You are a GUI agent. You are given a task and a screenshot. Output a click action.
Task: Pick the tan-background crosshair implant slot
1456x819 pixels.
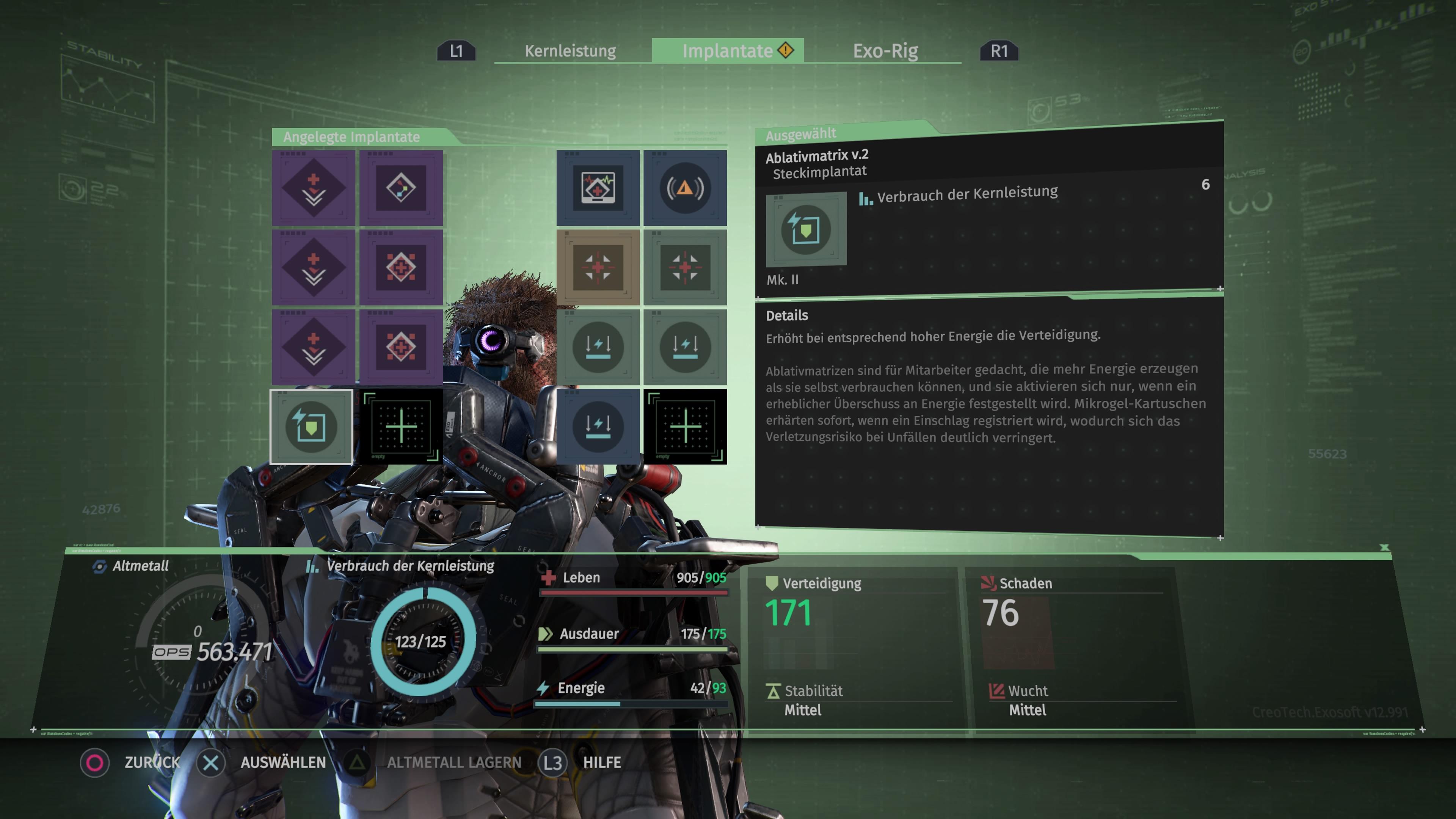click(x=598, y=267)
